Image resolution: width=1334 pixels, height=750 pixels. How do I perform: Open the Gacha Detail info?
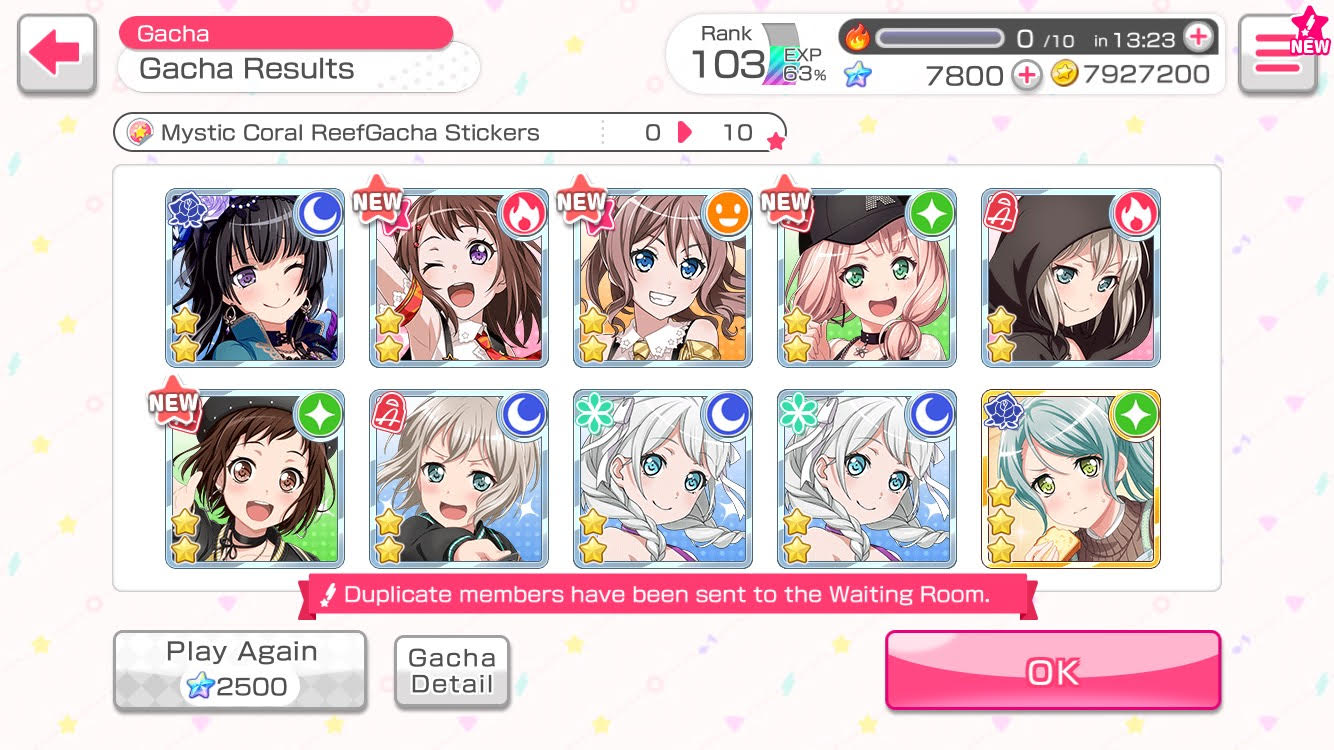tap(452, 671)
